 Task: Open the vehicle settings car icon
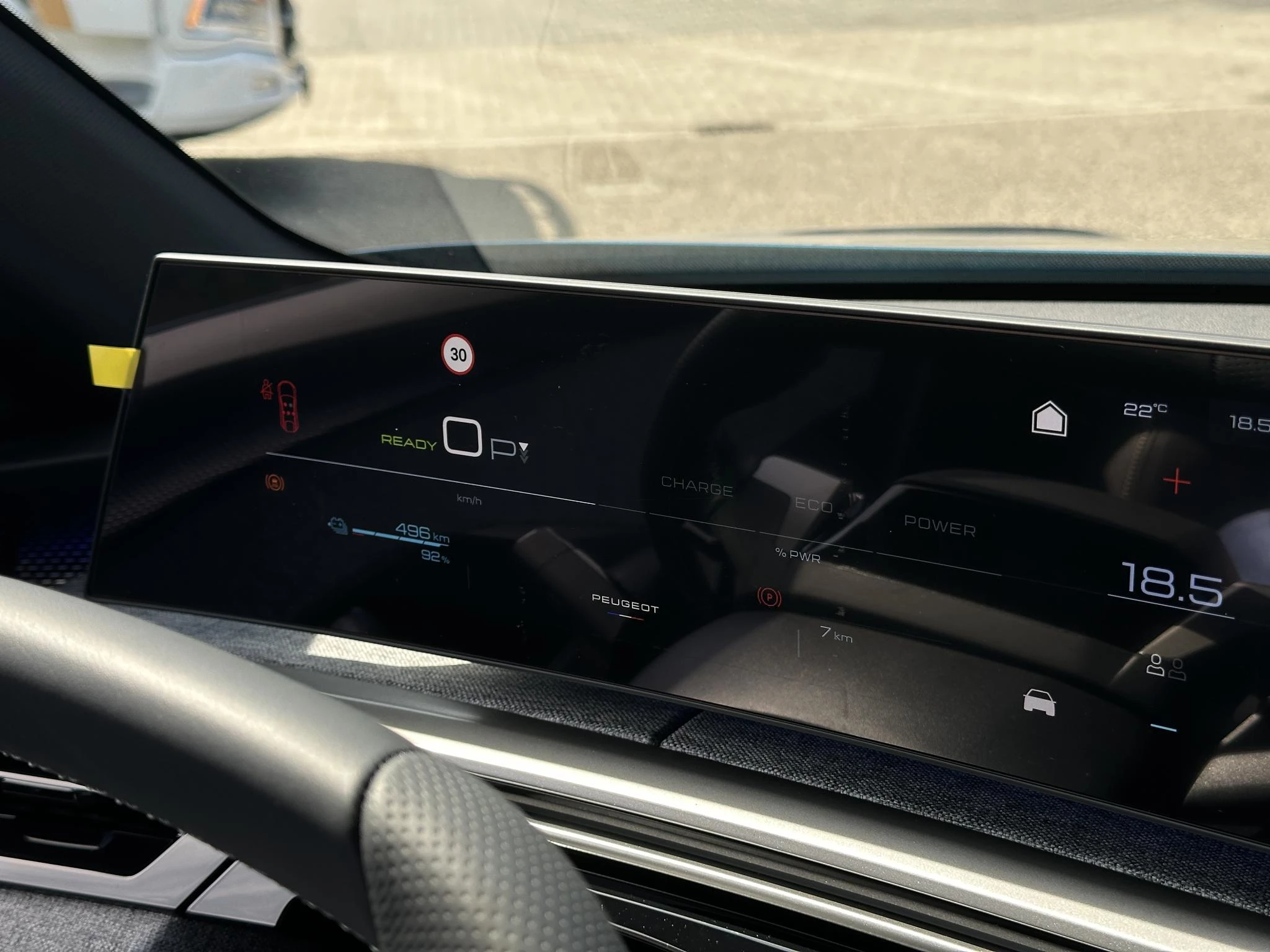point(1039,702)
